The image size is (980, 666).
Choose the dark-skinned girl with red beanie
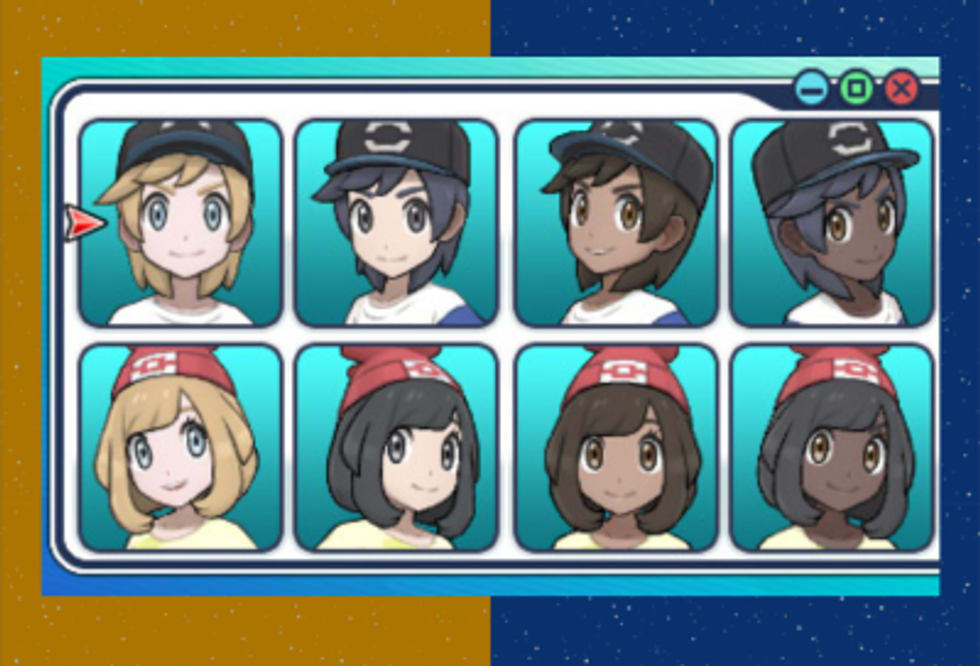click(832, 448)
